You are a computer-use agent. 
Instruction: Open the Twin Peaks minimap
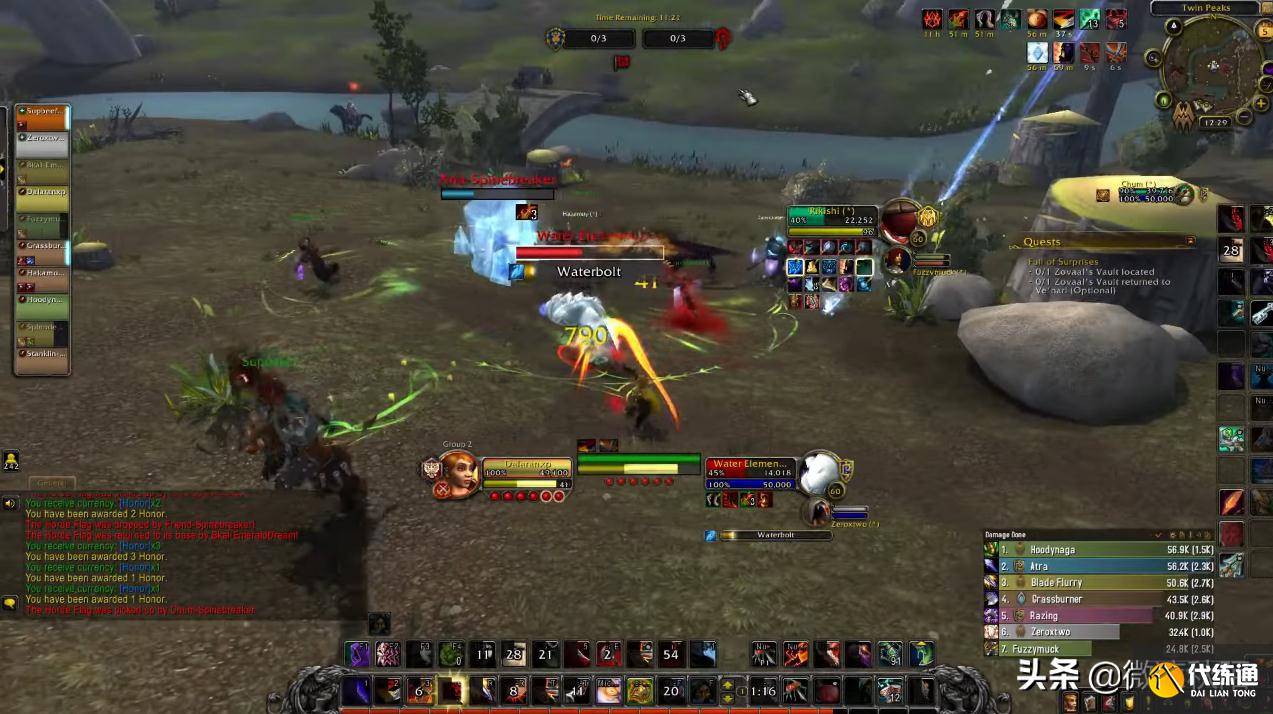(x=1213, y=66)
